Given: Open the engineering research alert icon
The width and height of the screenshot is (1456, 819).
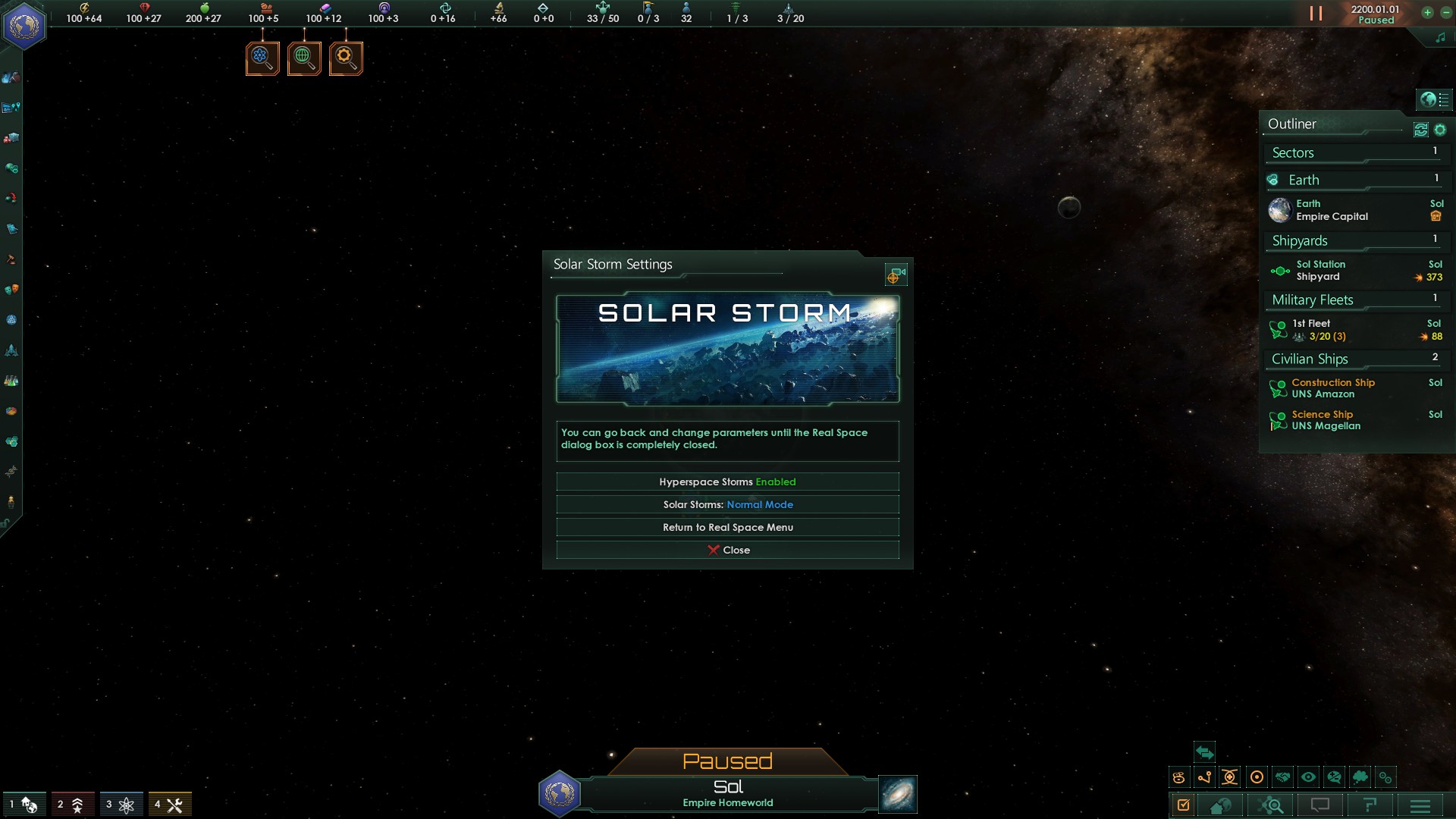Looking at the screenshot, I should pos(346,58).
